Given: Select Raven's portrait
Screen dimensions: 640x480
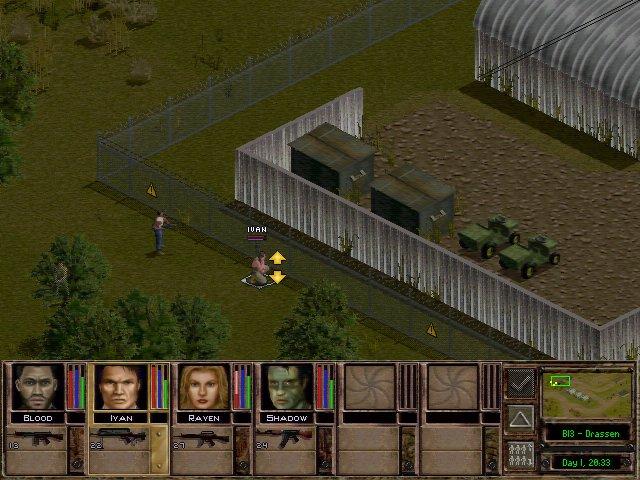Looking at the screenshot, I should click(x=205, y=387).
